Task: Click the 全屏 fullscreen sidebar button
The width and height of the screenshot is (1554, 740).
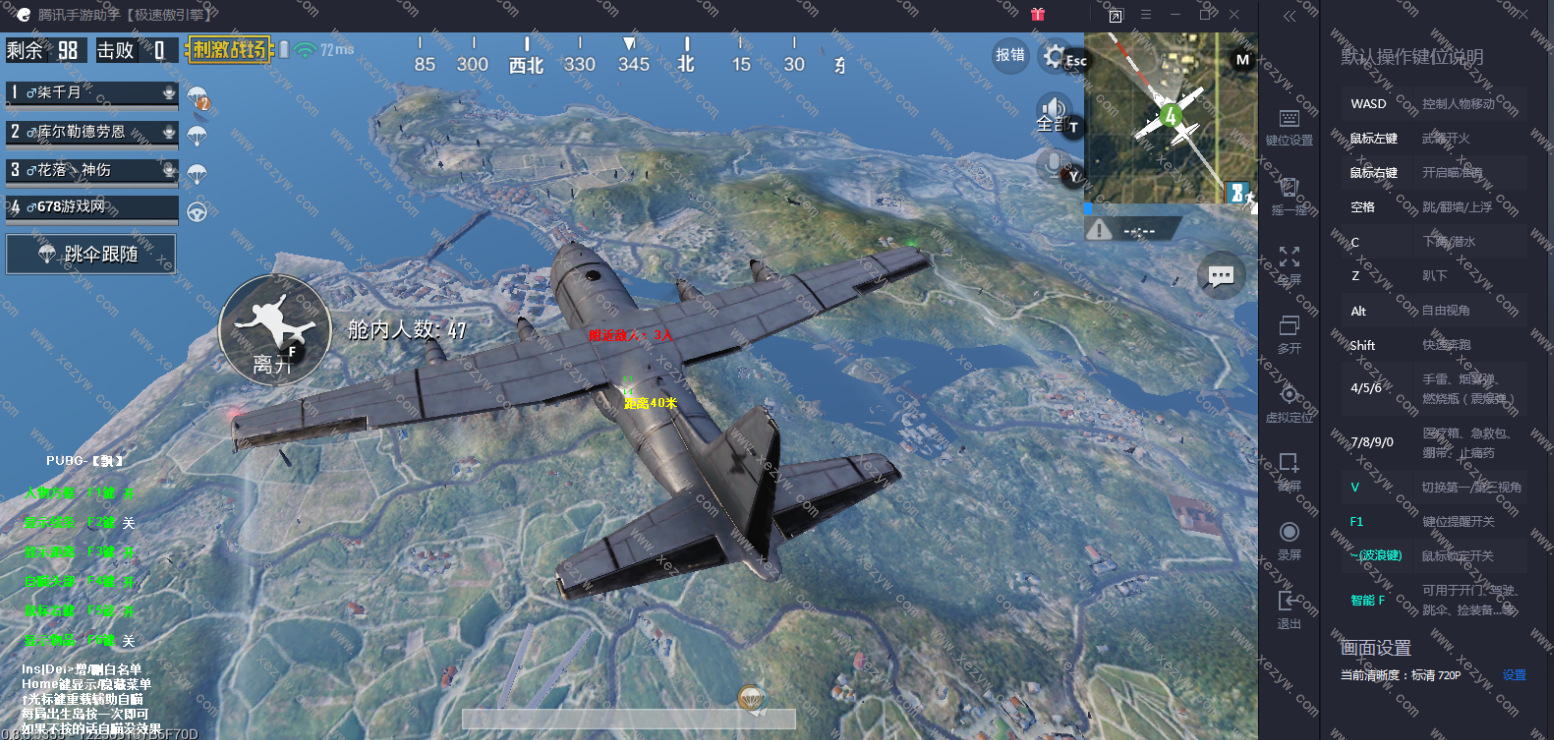Action: (1289, 265)
